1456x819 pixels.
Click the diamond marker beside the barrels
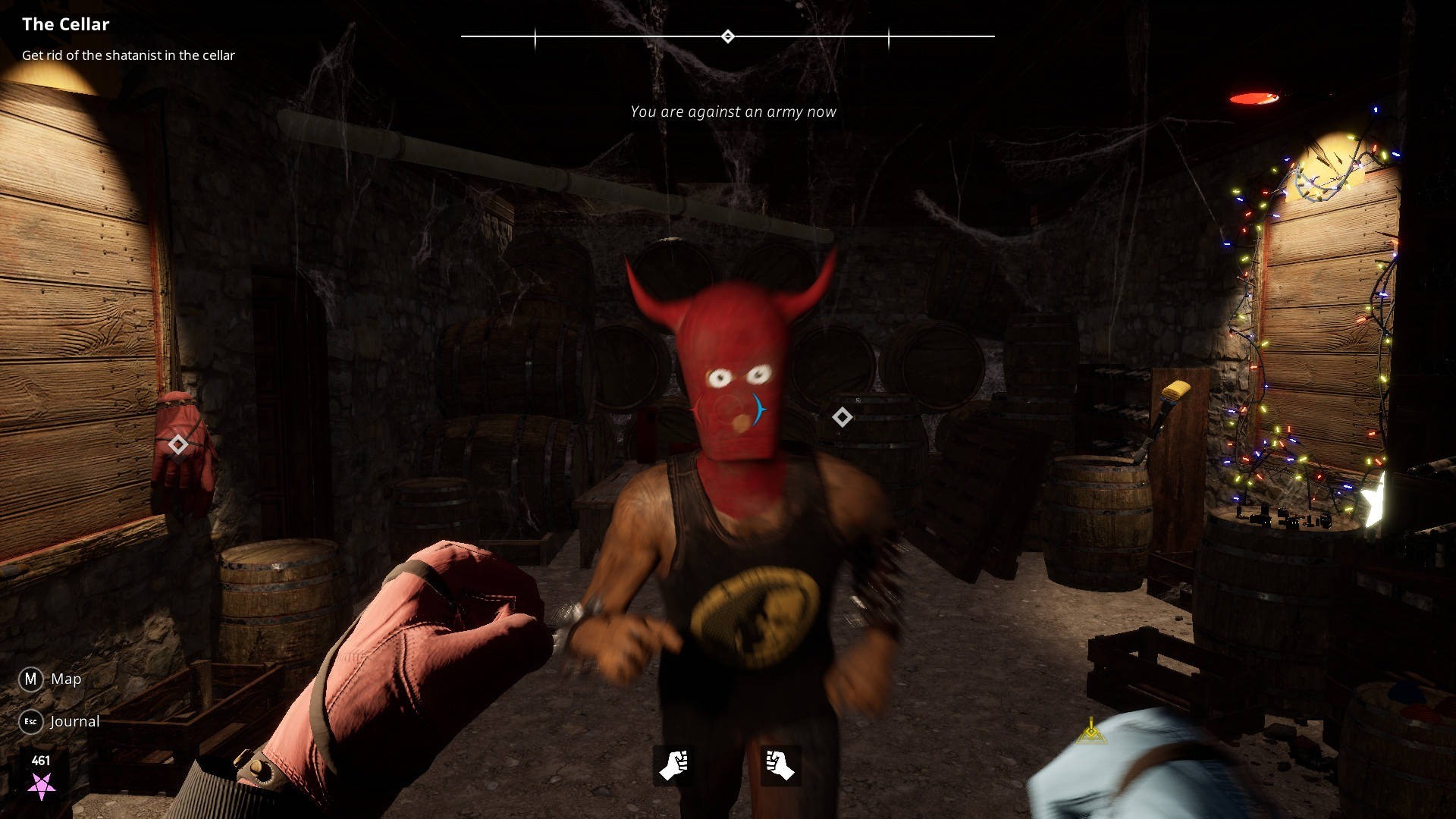pos(842,417)
